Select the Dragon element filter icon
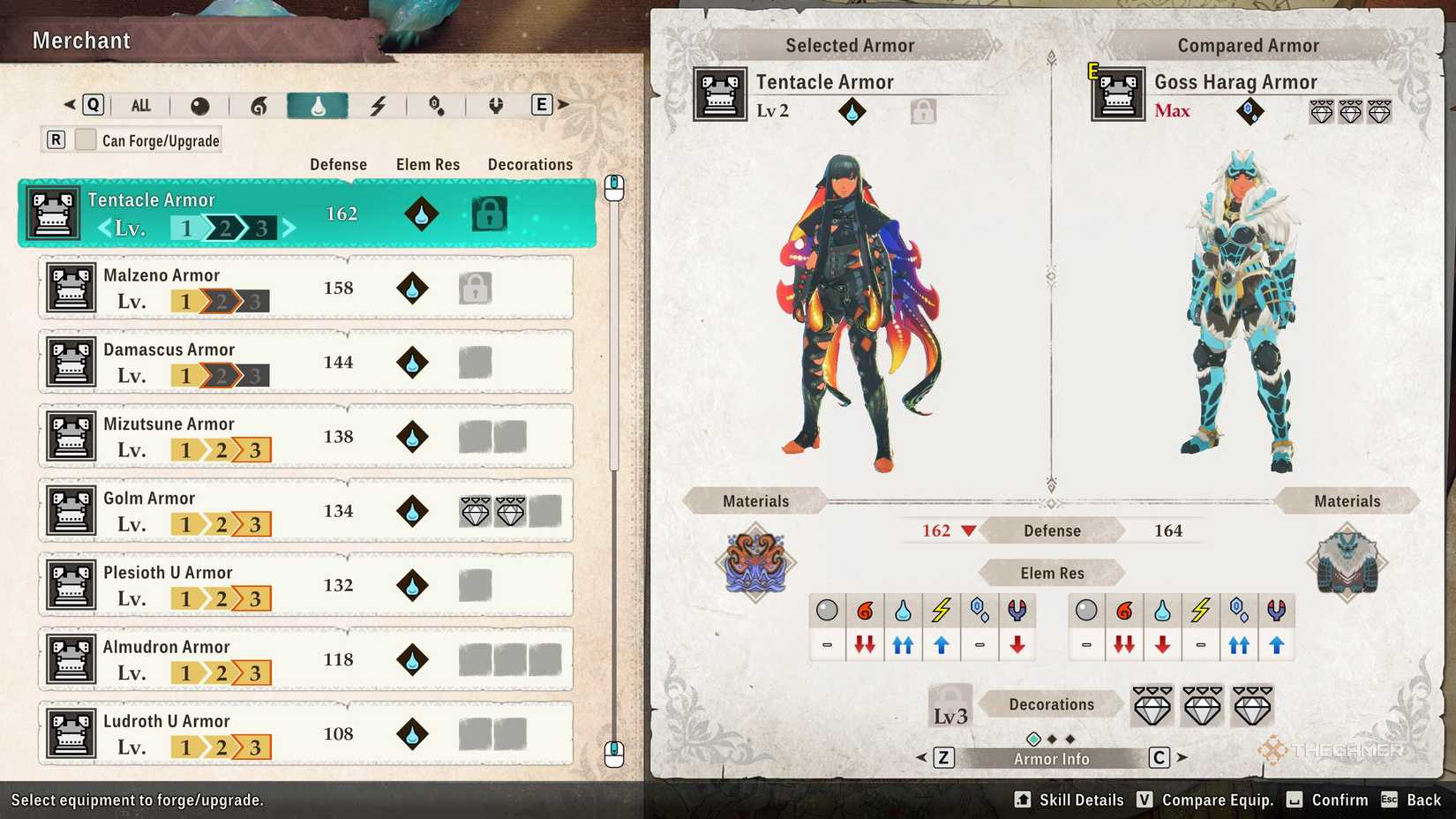Screen dimensions: 1456x819 495,104
